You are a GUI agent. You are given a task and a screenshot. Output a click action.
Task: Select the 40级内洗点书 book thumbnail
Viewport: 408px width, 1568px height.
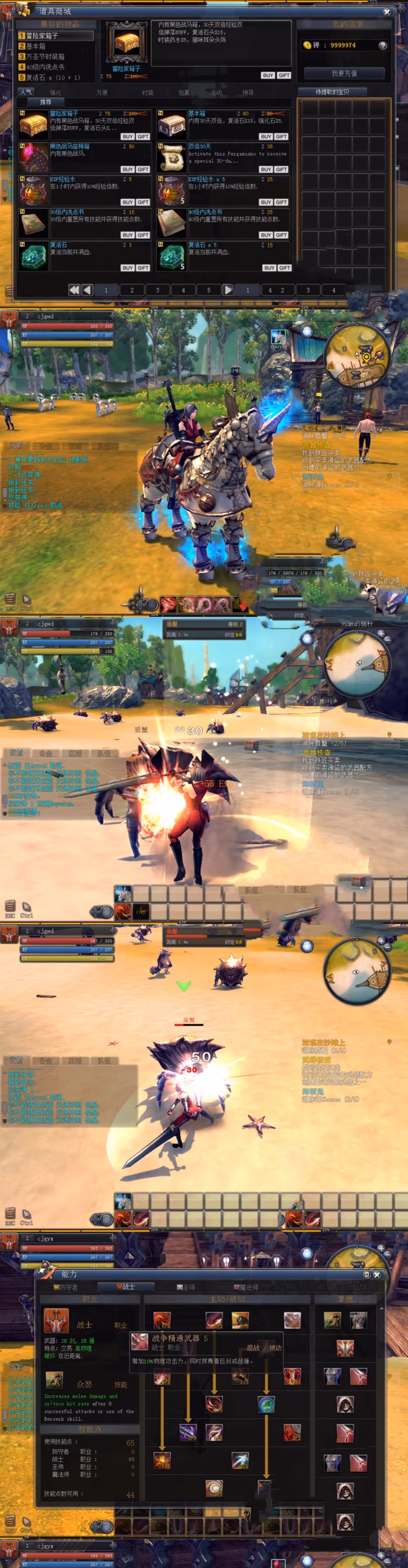[x=172, y=223]
